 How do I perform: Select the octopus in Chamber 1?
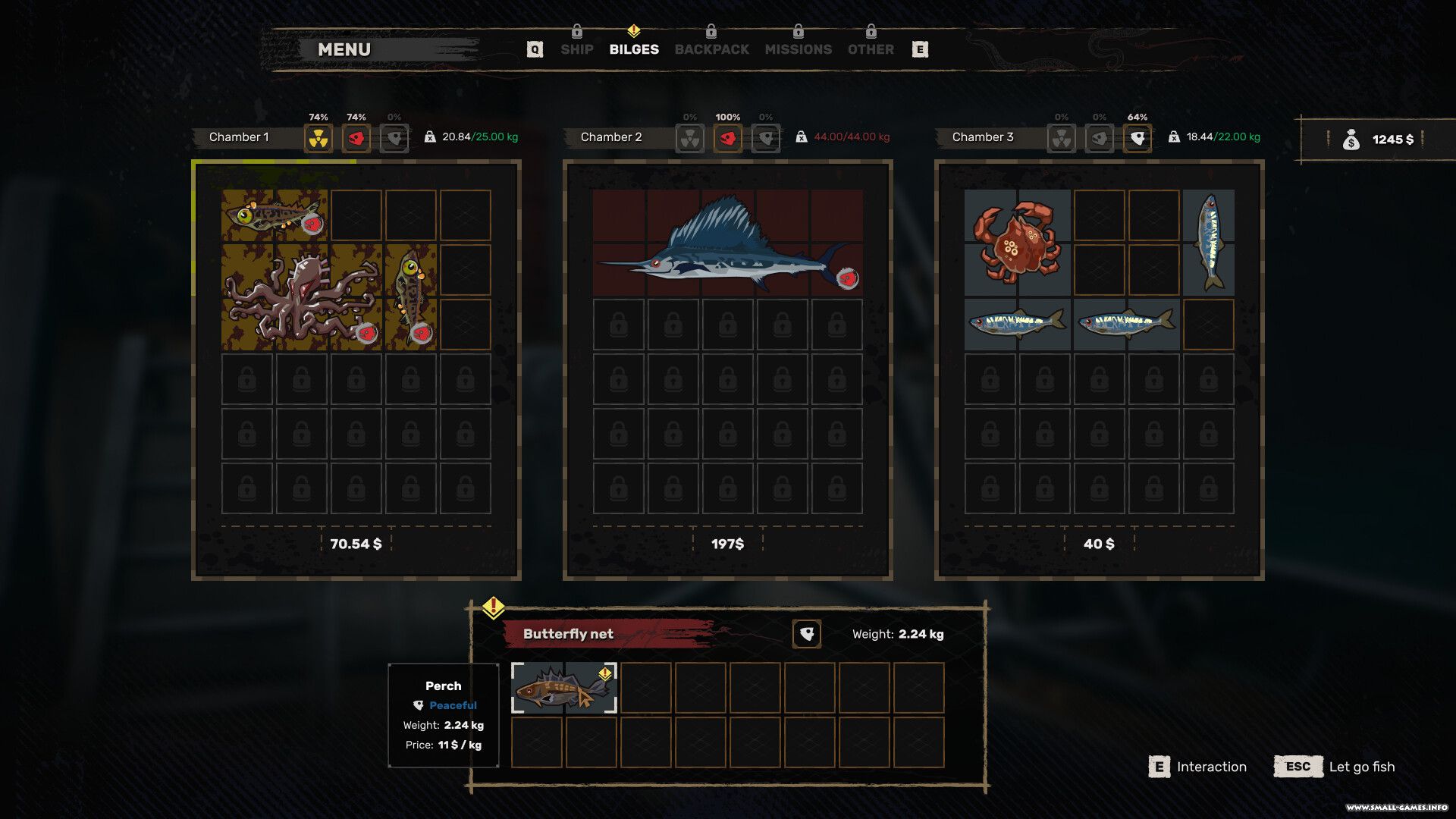click(x=302, y=297)
